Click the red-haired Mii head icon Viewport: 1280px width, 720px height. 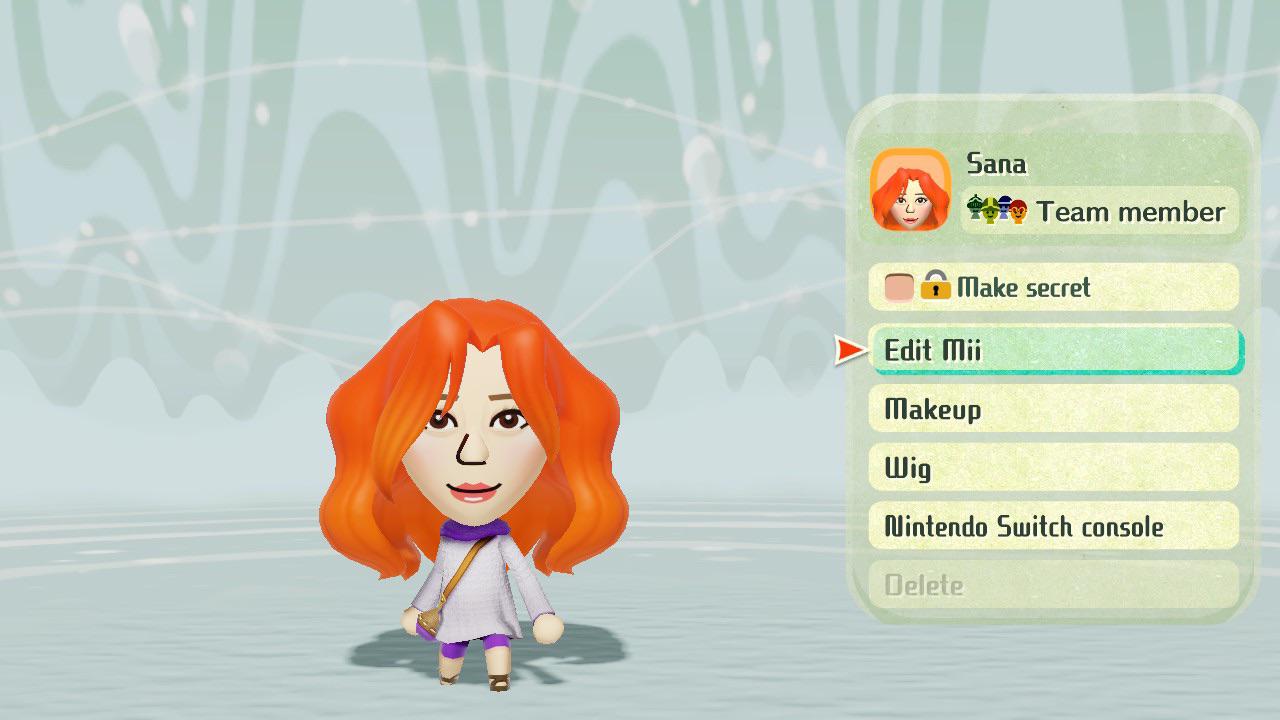click(x=1018, y=212)
